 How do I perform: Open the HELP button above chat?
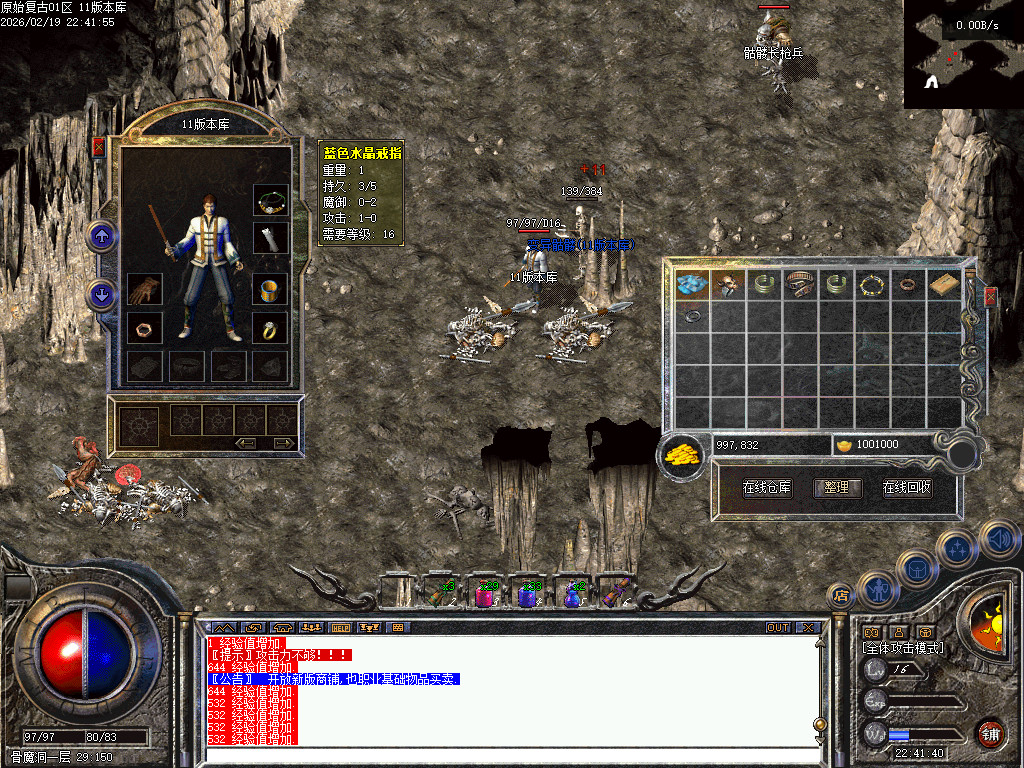pyautogui.click(x=340, y=628)
